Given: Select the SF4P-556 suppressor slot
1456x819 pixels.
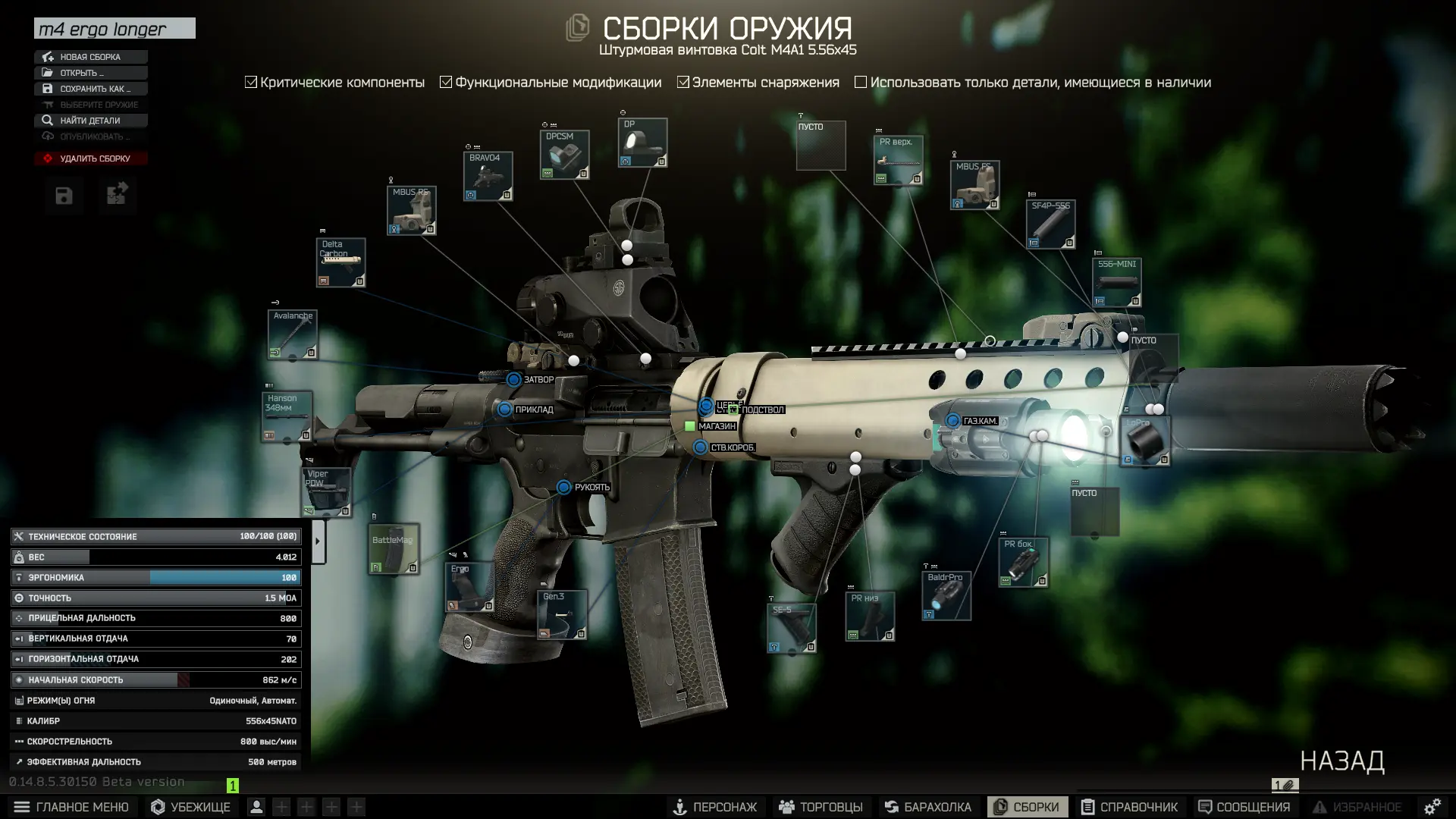Looking at the screenshot, I should [x=1050, y=224].
